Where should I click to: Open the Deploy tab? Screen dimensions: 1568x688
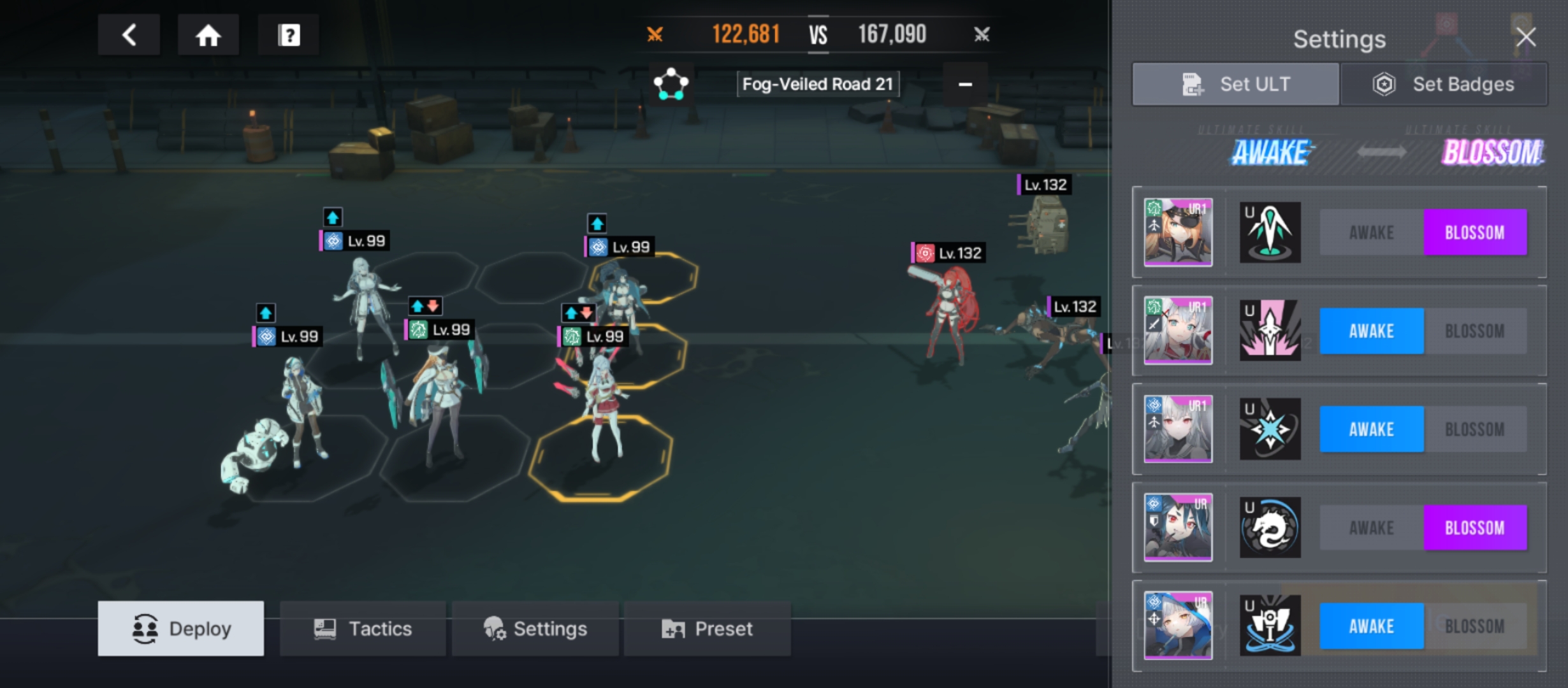pos(181,629)
